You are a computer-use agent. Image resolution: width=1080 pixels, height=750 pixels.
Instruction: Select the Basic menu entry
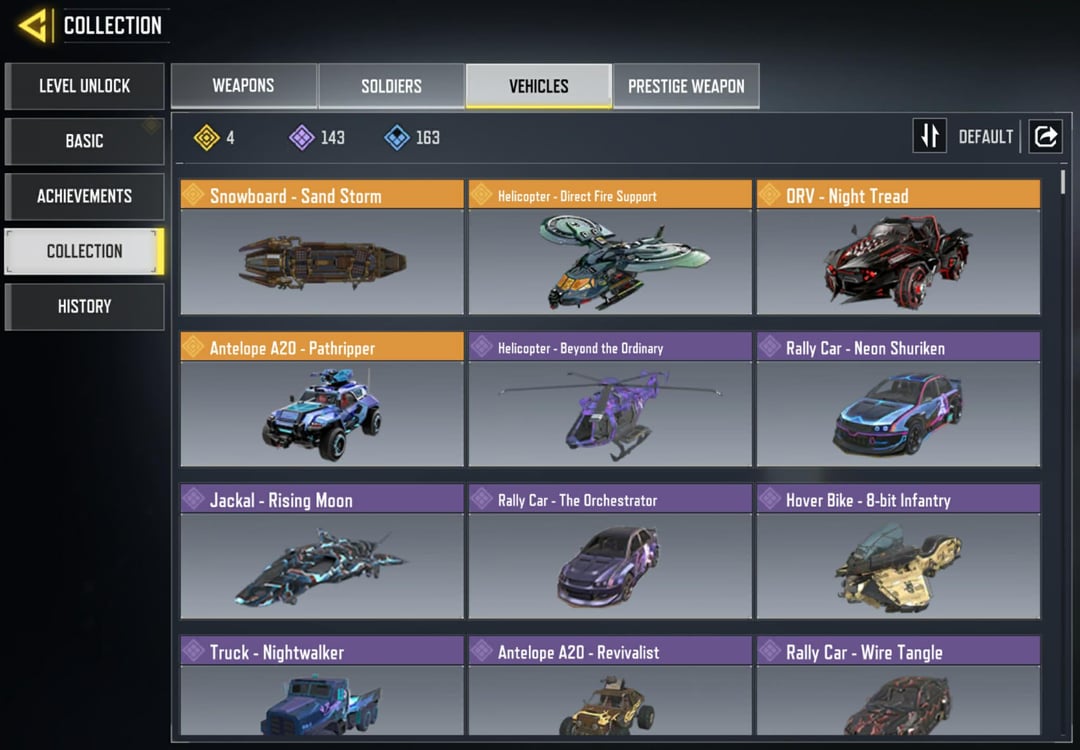84,141
